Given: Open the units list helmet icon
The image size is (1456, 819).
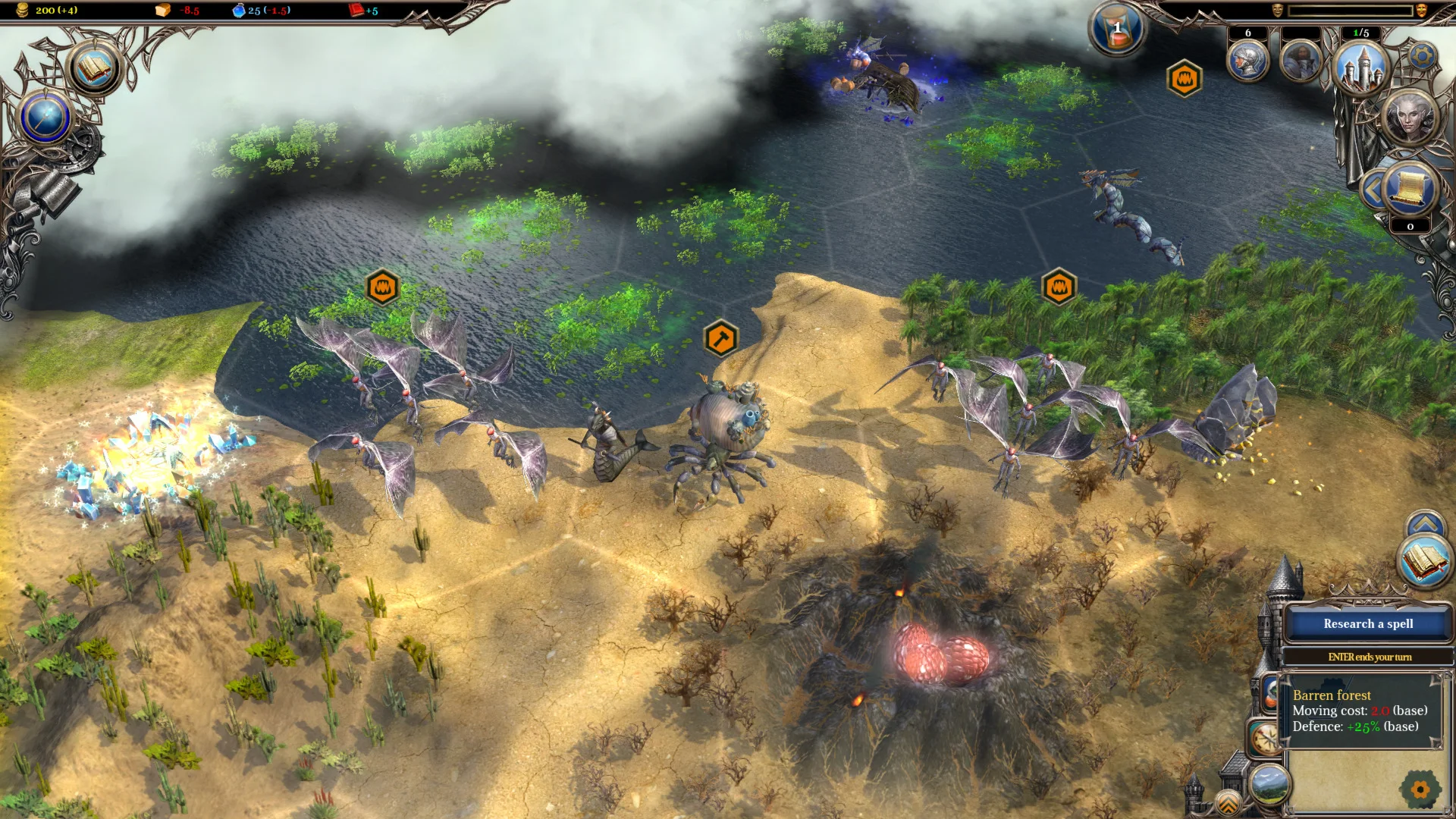Looking at the screenshot, I should click(x=1247, y=61).
